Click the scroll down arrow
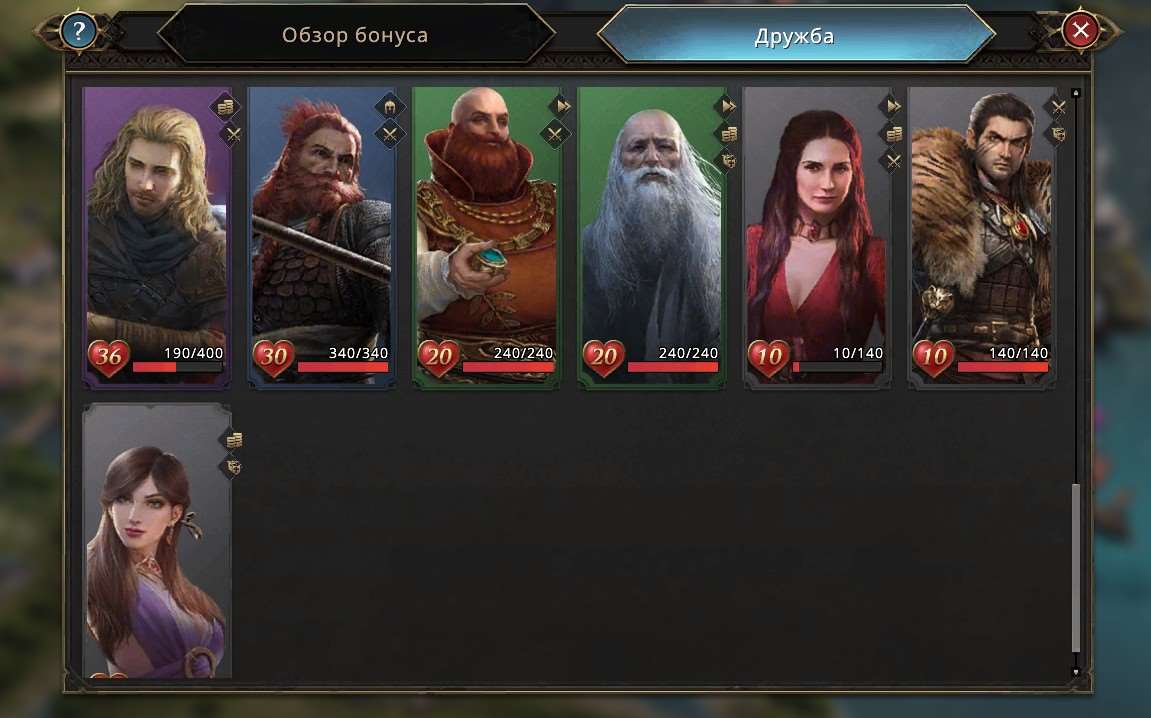Screen dimensions: 1151x718 pyautogui.click(x=1076, y=672)
